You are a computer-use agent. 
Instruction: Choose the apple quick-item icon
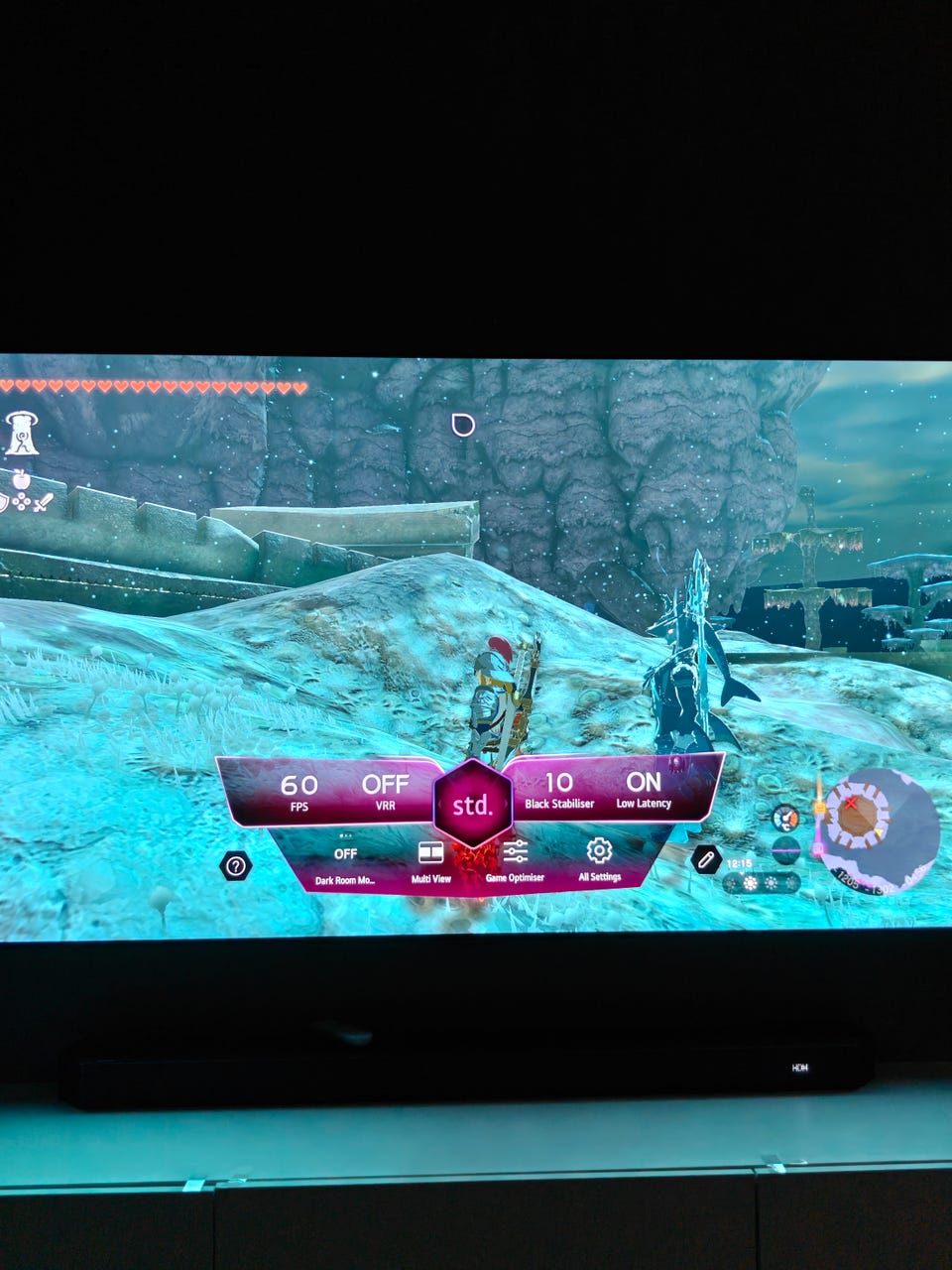21,480
